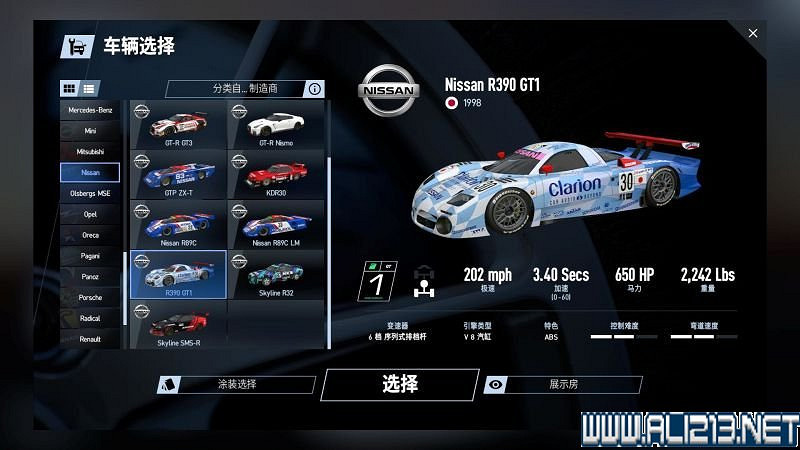The image size is (800, 450).
Task: Choose the Skyline R32 car
Action: coord(276,275)
